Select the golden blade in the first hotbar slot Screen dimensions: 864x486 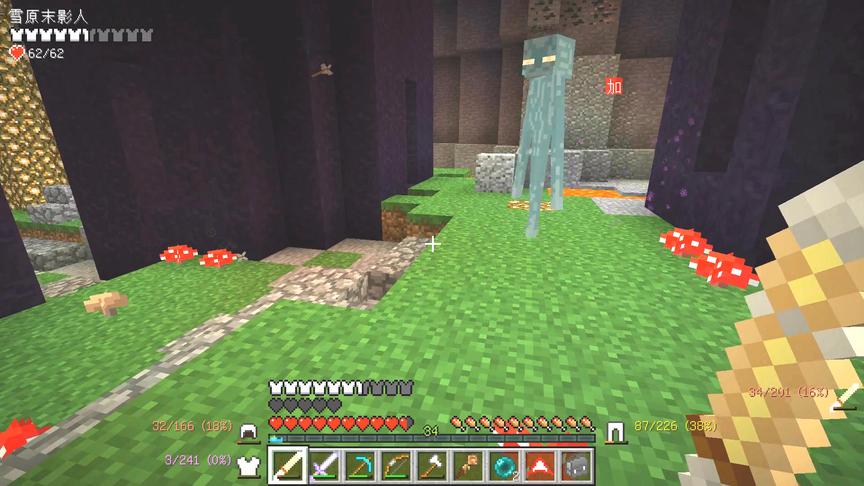pos(289,465)
